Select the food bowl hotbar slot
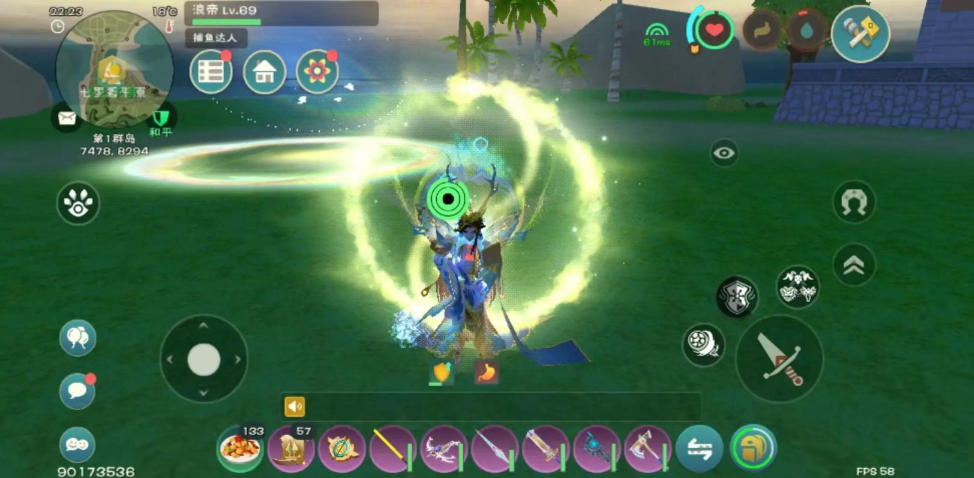Screen dimensions: 974x478 [x=240, y=449]
